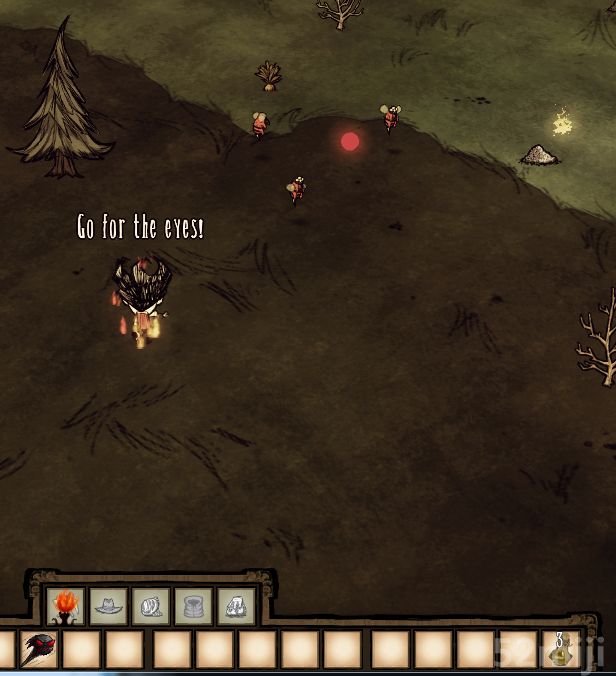Choose the barrel-shaped equipment slot
The height and width of the screenshot is (676, 616).
pos(193,606)
